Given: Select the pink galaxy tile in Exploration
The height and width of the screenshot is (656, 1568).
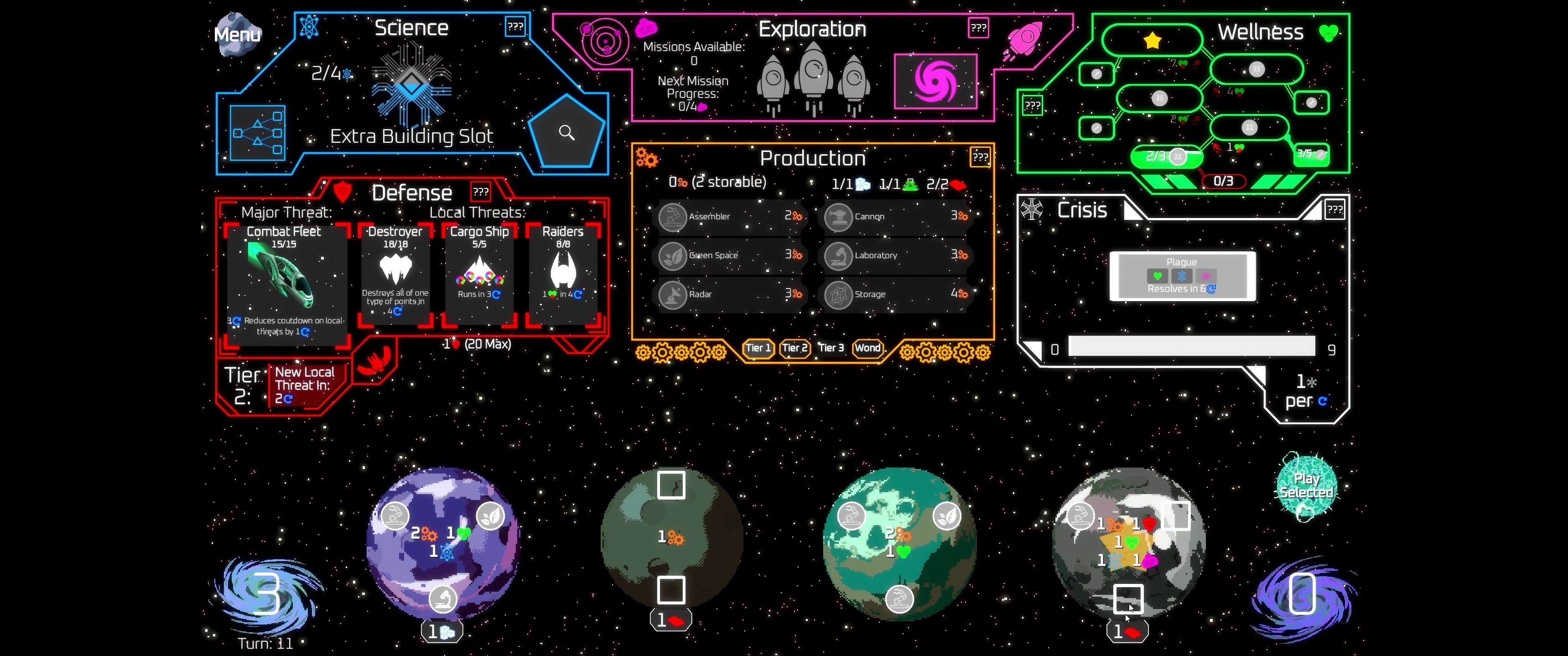Looking at the screenshot, I should tap(935, 81).
